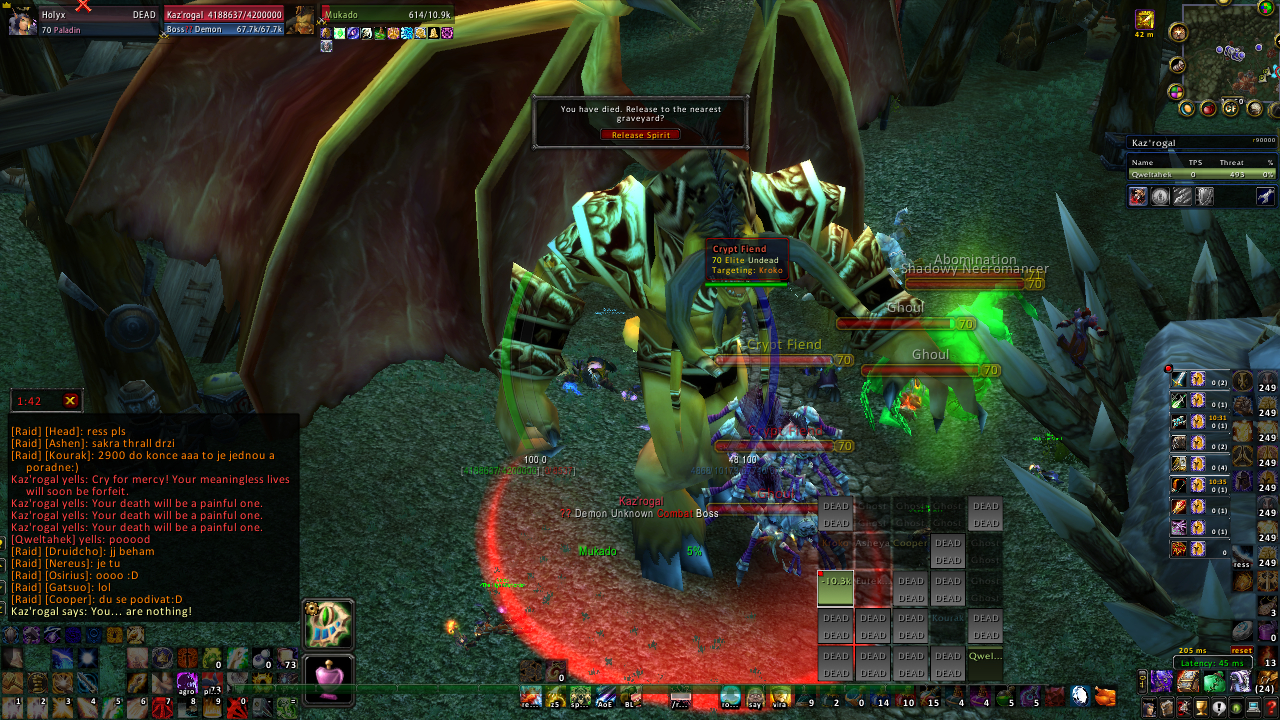
Task: Select Qwel... in the raid frame grid
Action: coord(985,657)
